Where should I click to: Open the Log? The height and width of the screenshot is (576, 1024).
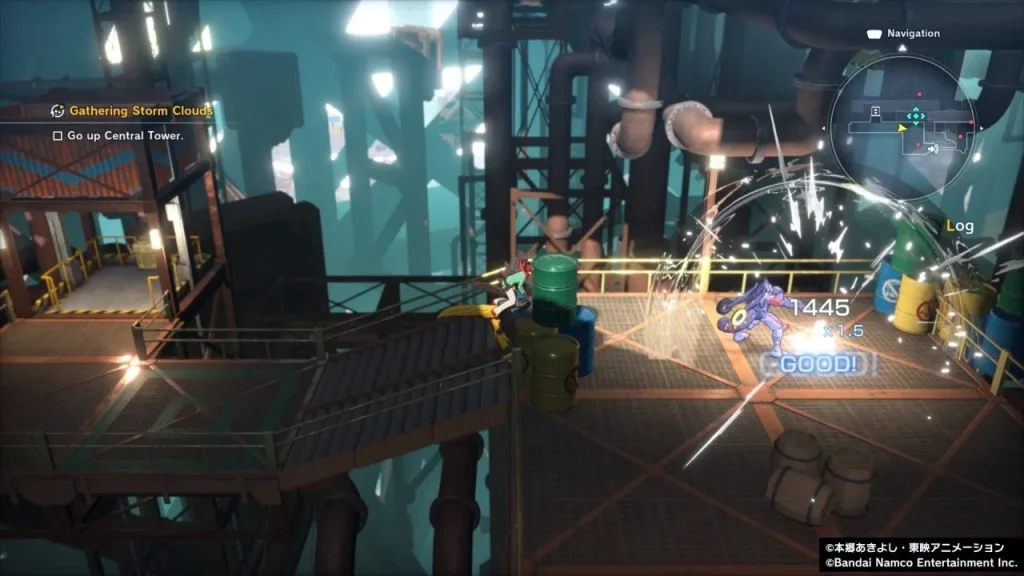click(959, 226)
